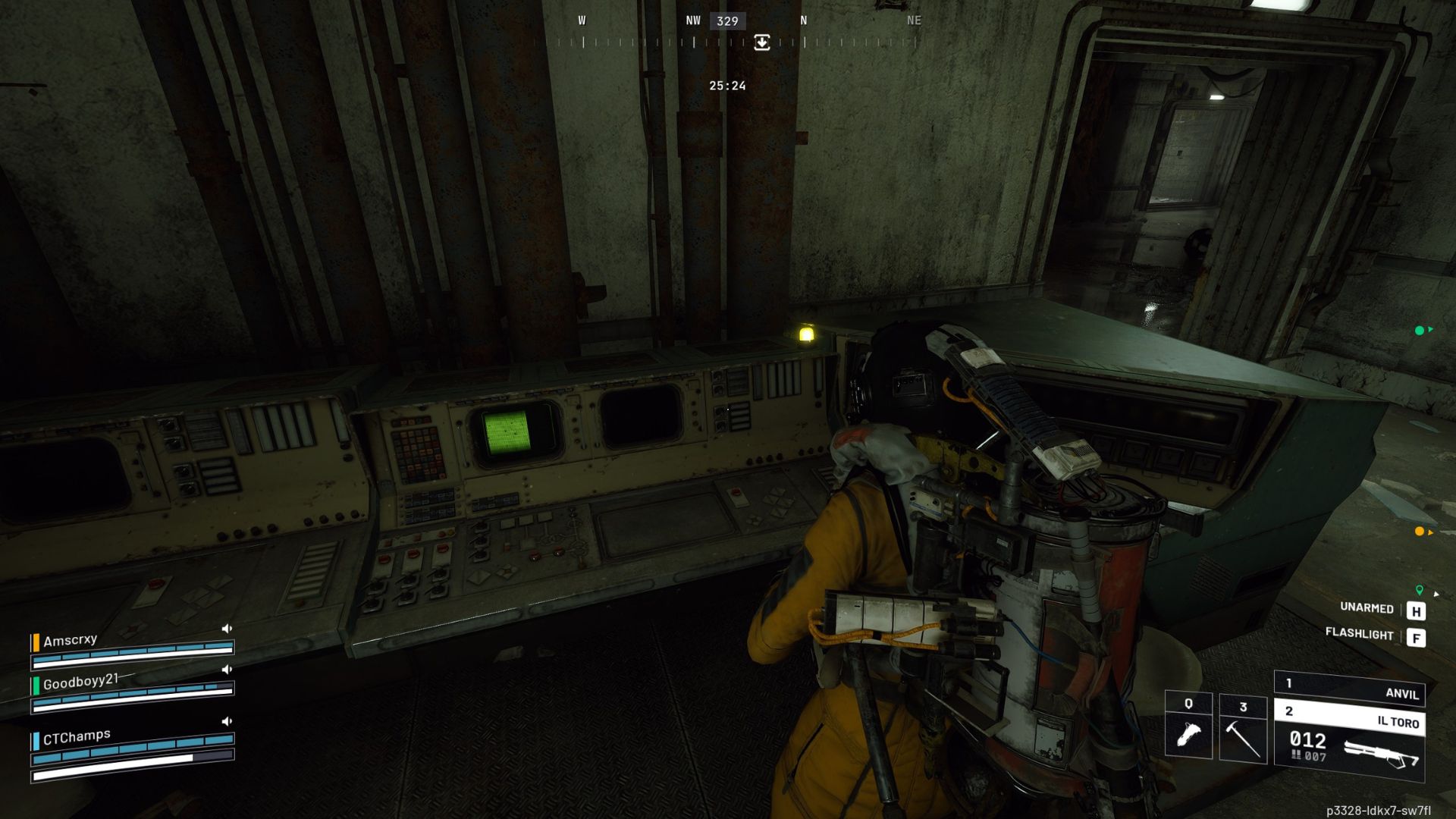Click the green teammate dot marker
This screenshot has width=1456, height=819.
pyautogui.click(x=1420, y=331)
